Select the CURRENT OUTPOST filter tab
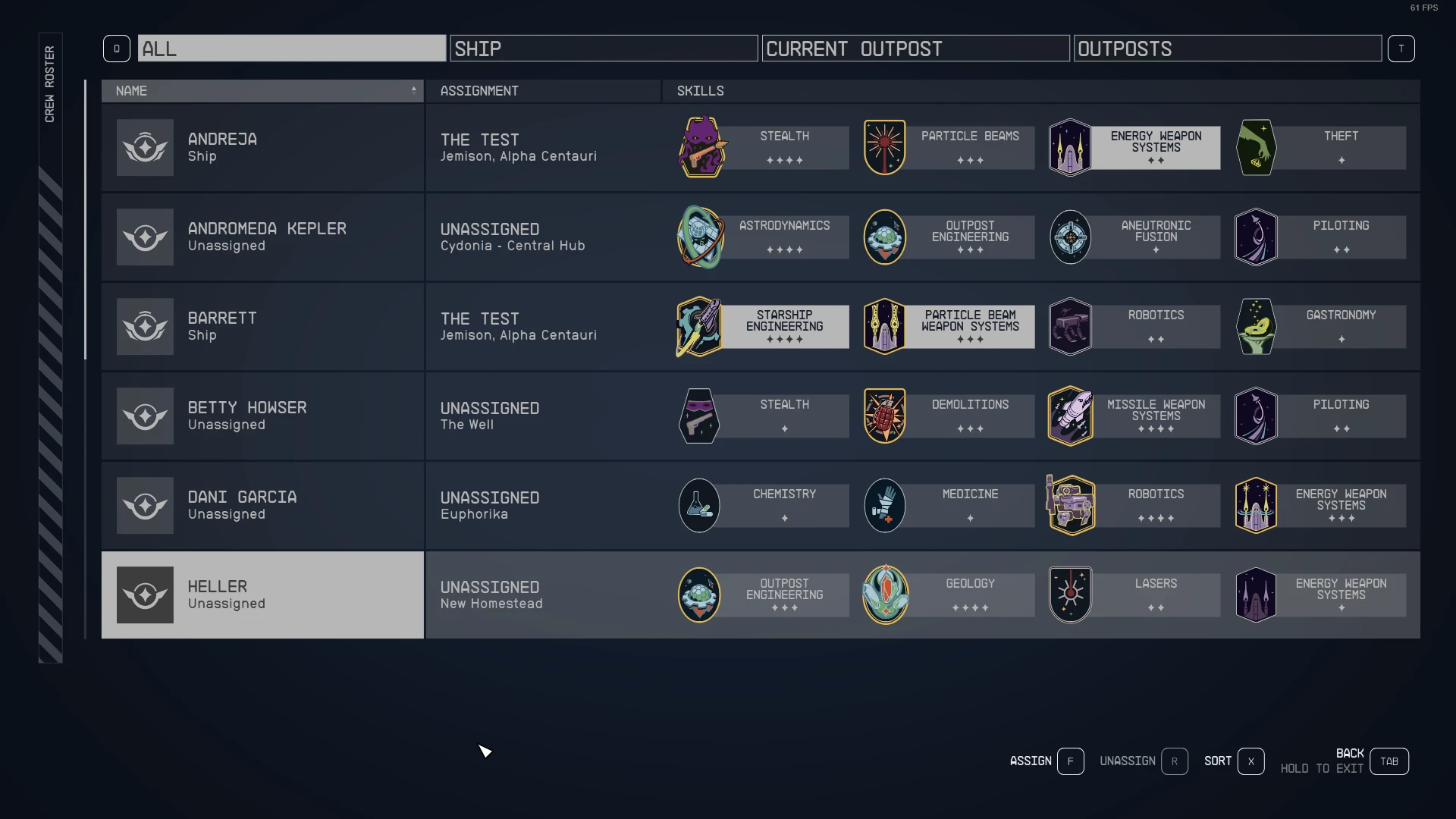Viewport: 1456px width, 819px height. 915,48
